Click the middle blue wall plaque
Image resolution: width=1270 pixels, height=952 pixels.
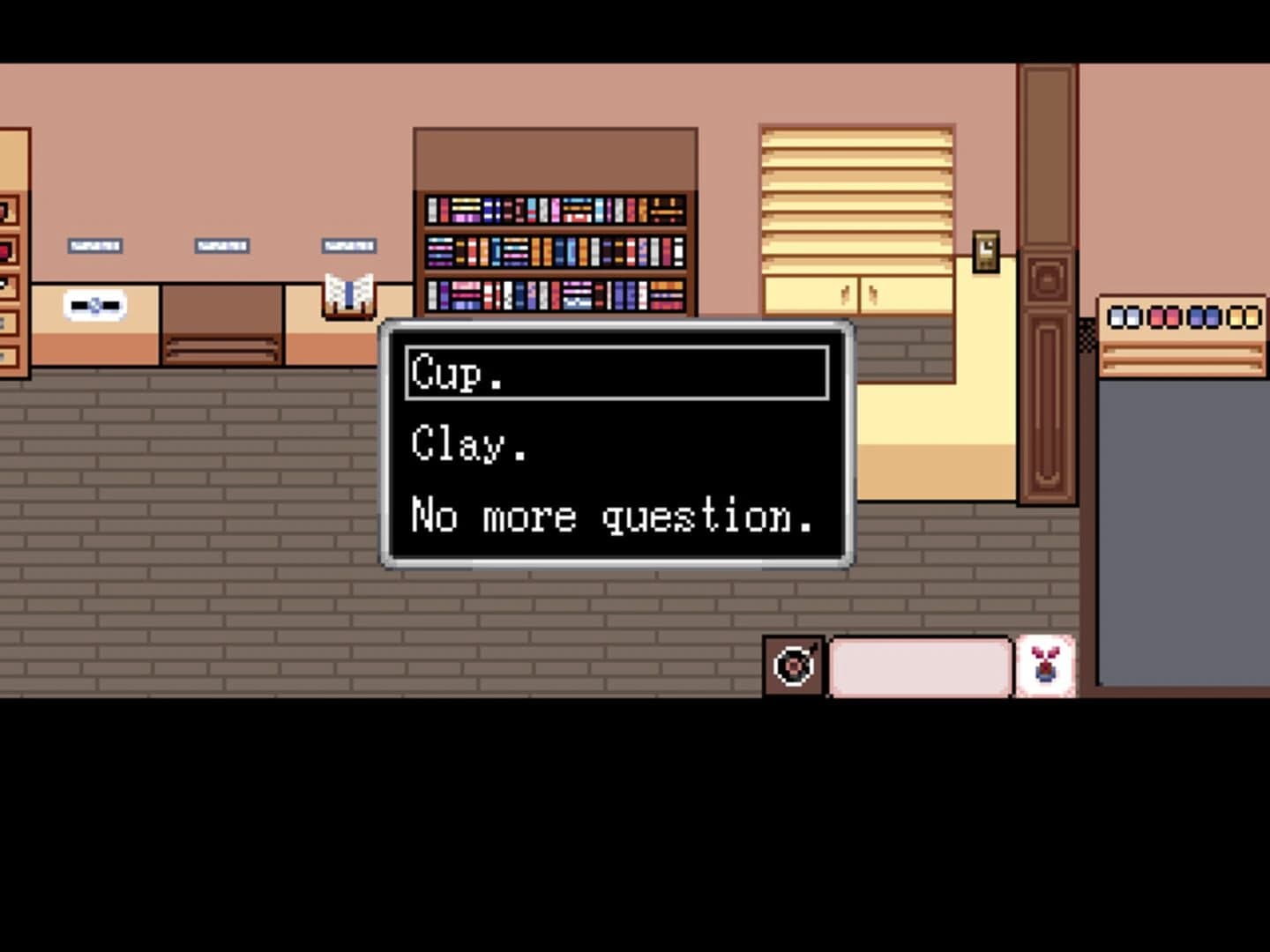coord(221,245)
